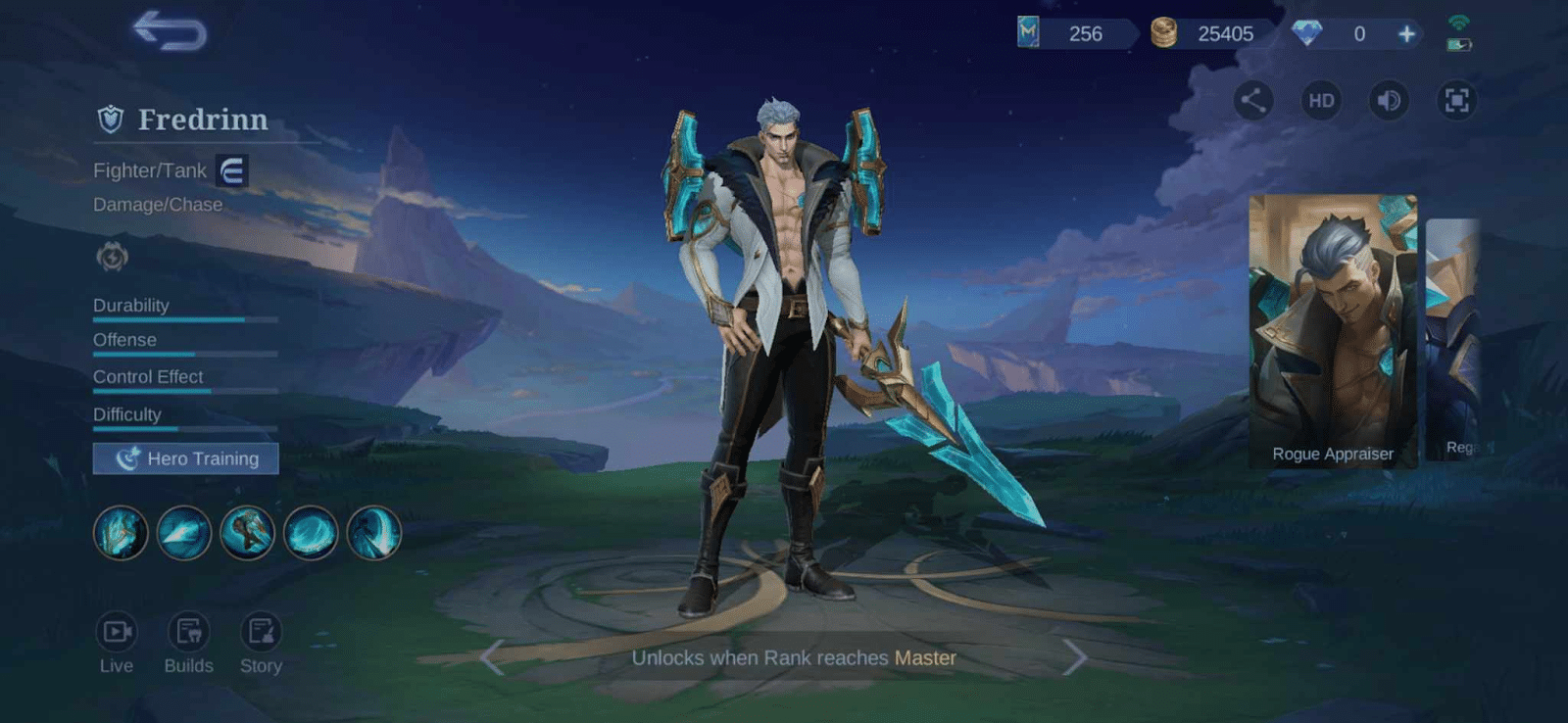1568x723 pixels.
Task: View Fredrinn's second skill icon
Action: click(184, 533)
